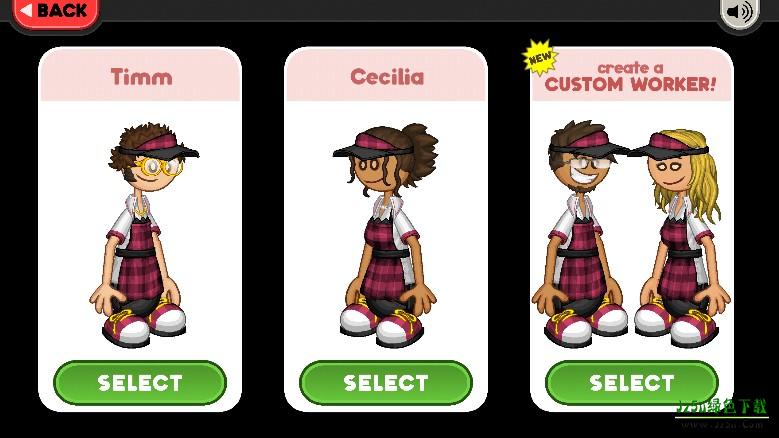The width and height of the screenshot is (779, 438).
Task: Choose Cecilia with her Select button
Action: pyautogui.click(x=386, y=383)
